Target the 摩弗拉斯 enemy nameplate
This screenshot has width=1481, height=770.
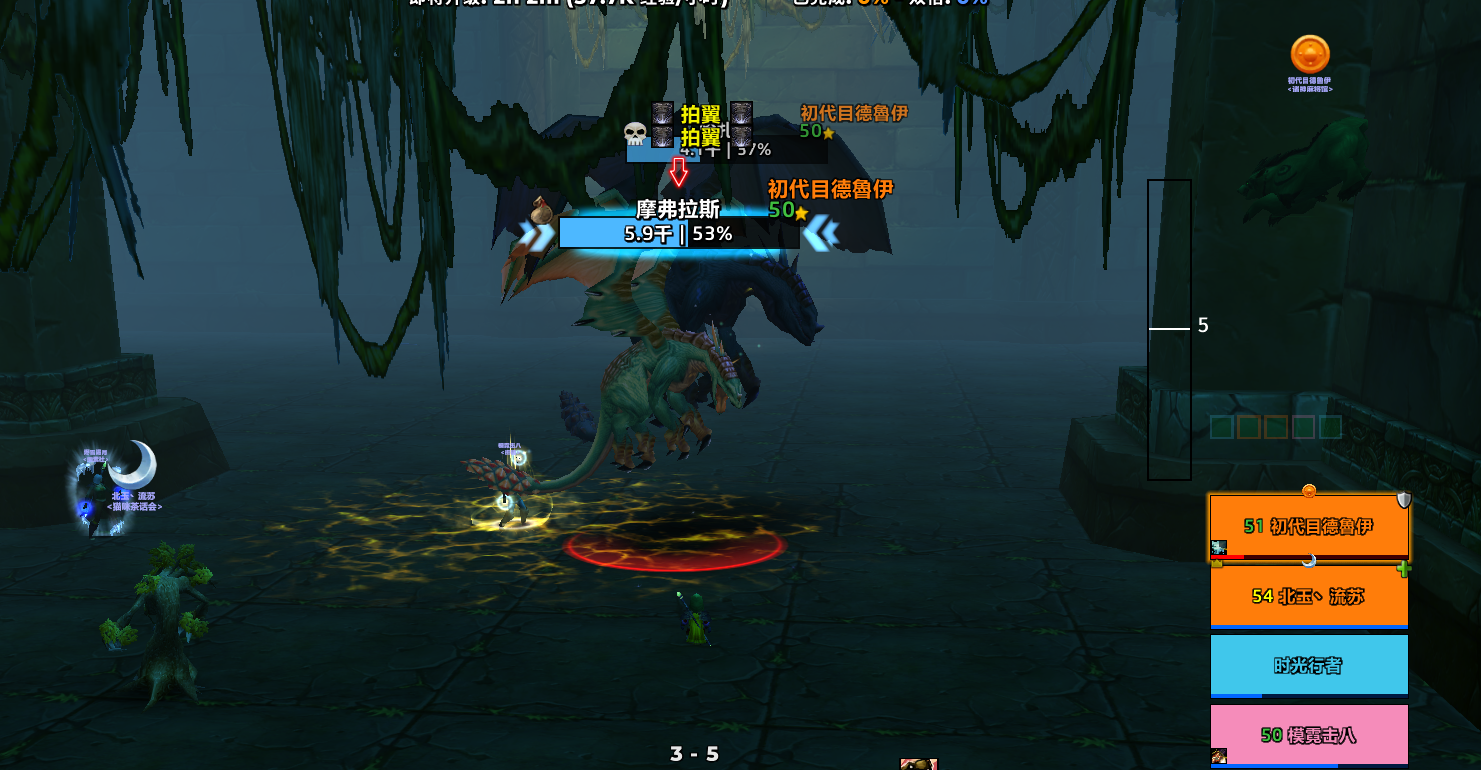tap(678, 233)
